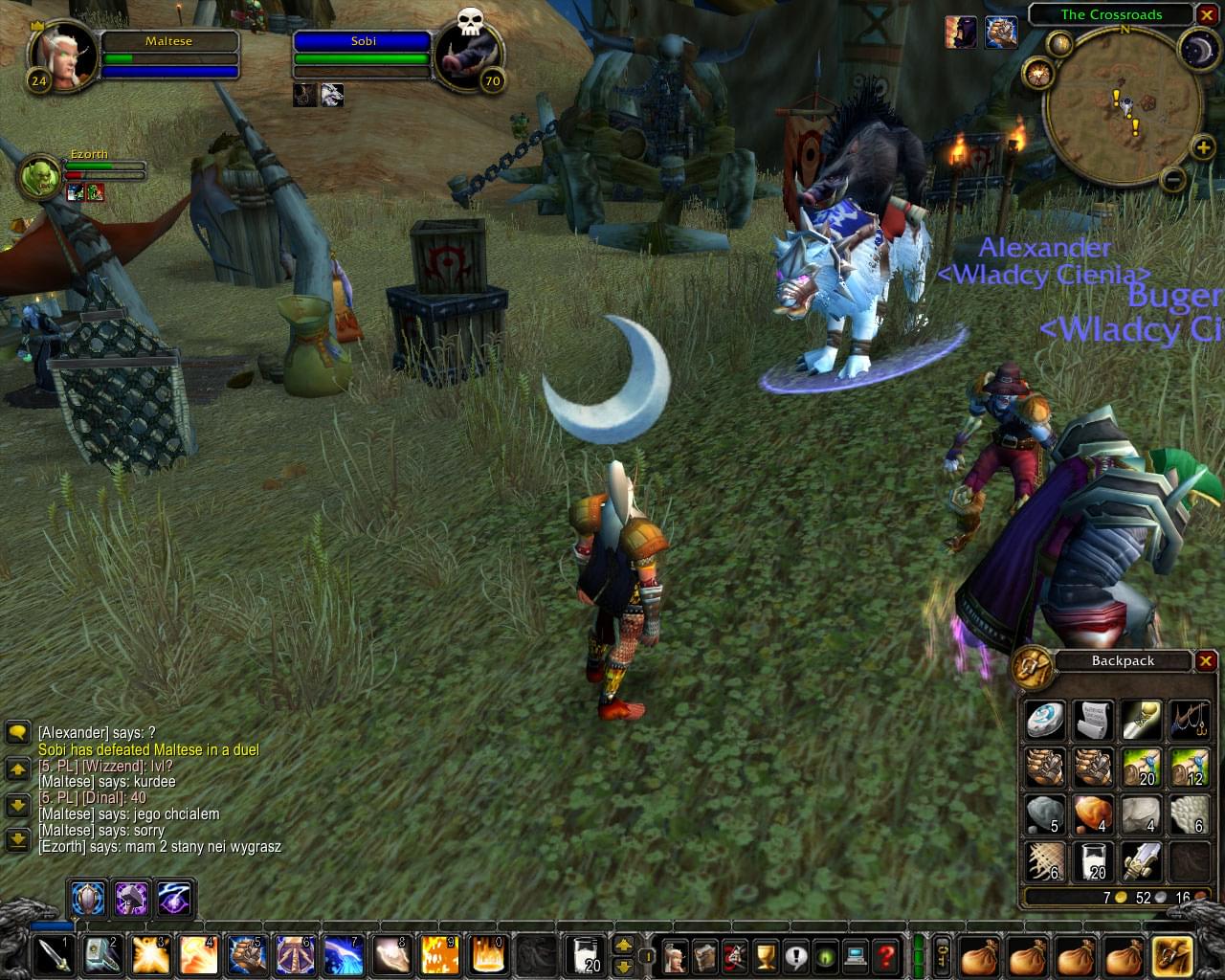Zoom out the minimap with the minus button
This screenshot has height=980, width=1225.
coord(1173,179)
